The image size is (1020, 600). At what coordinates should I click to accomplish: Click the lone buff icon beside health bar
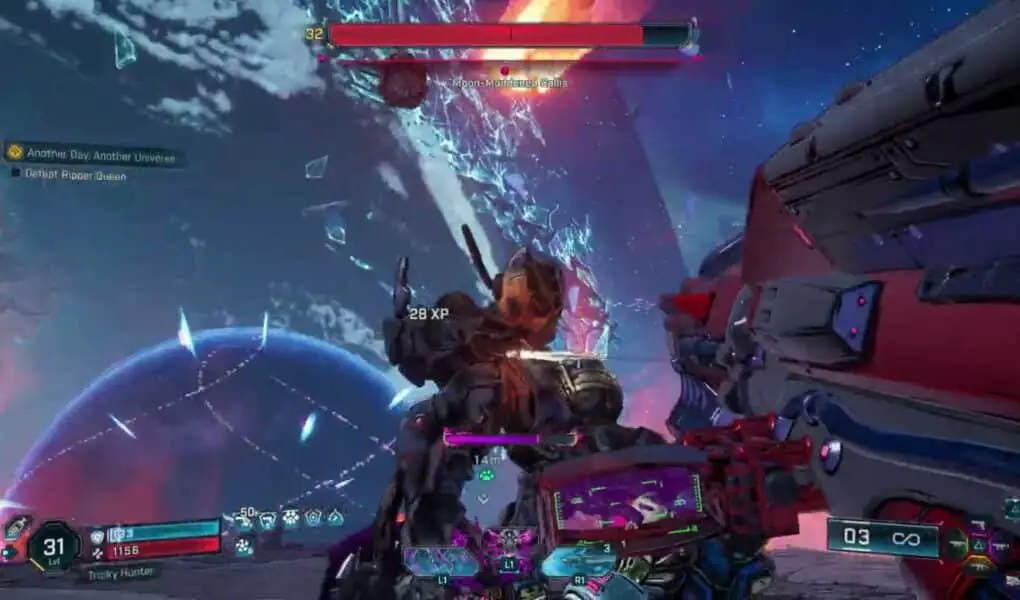click(243, 546)
